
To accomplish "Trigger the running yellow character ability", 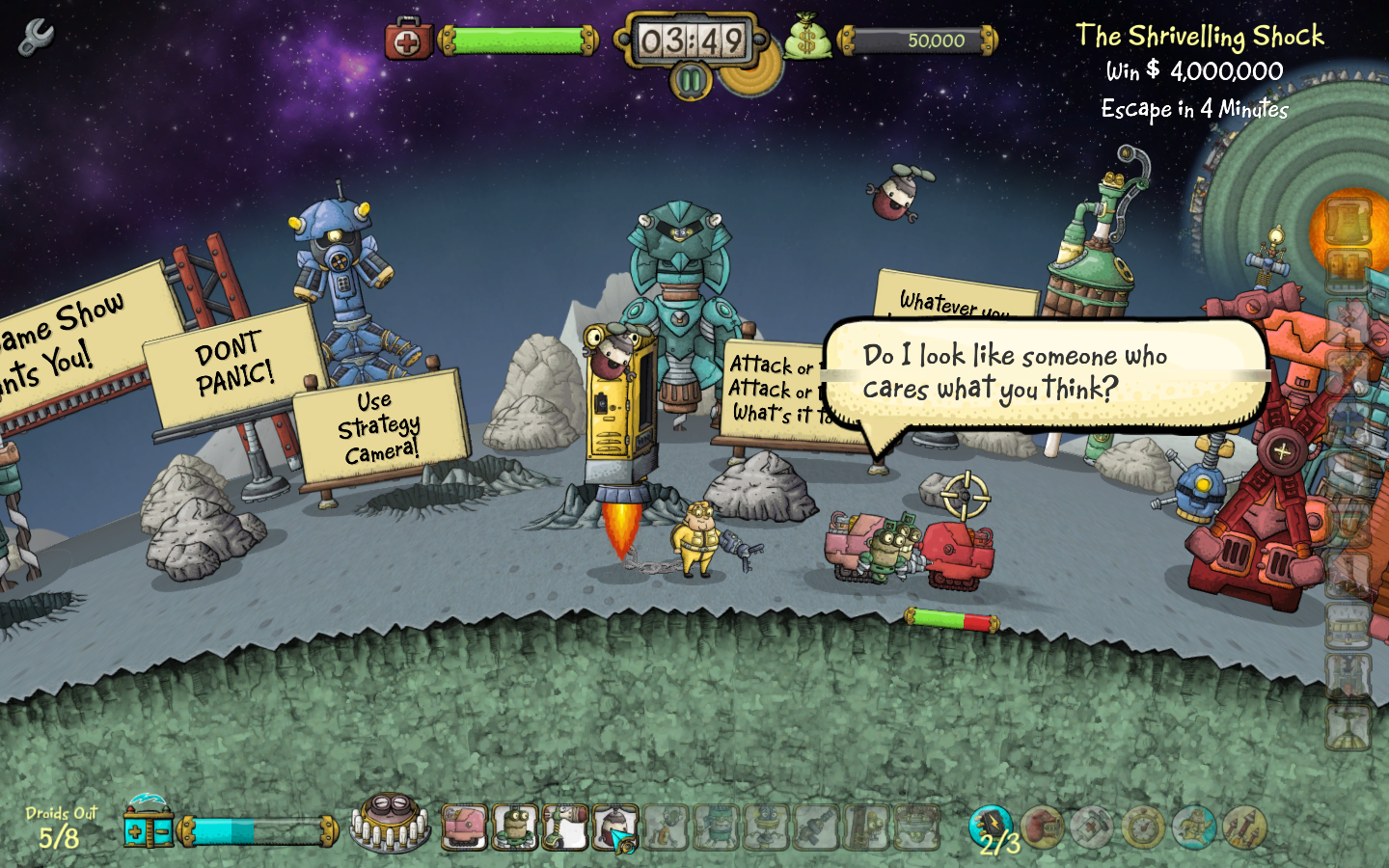I will (x=1193, y=827).
